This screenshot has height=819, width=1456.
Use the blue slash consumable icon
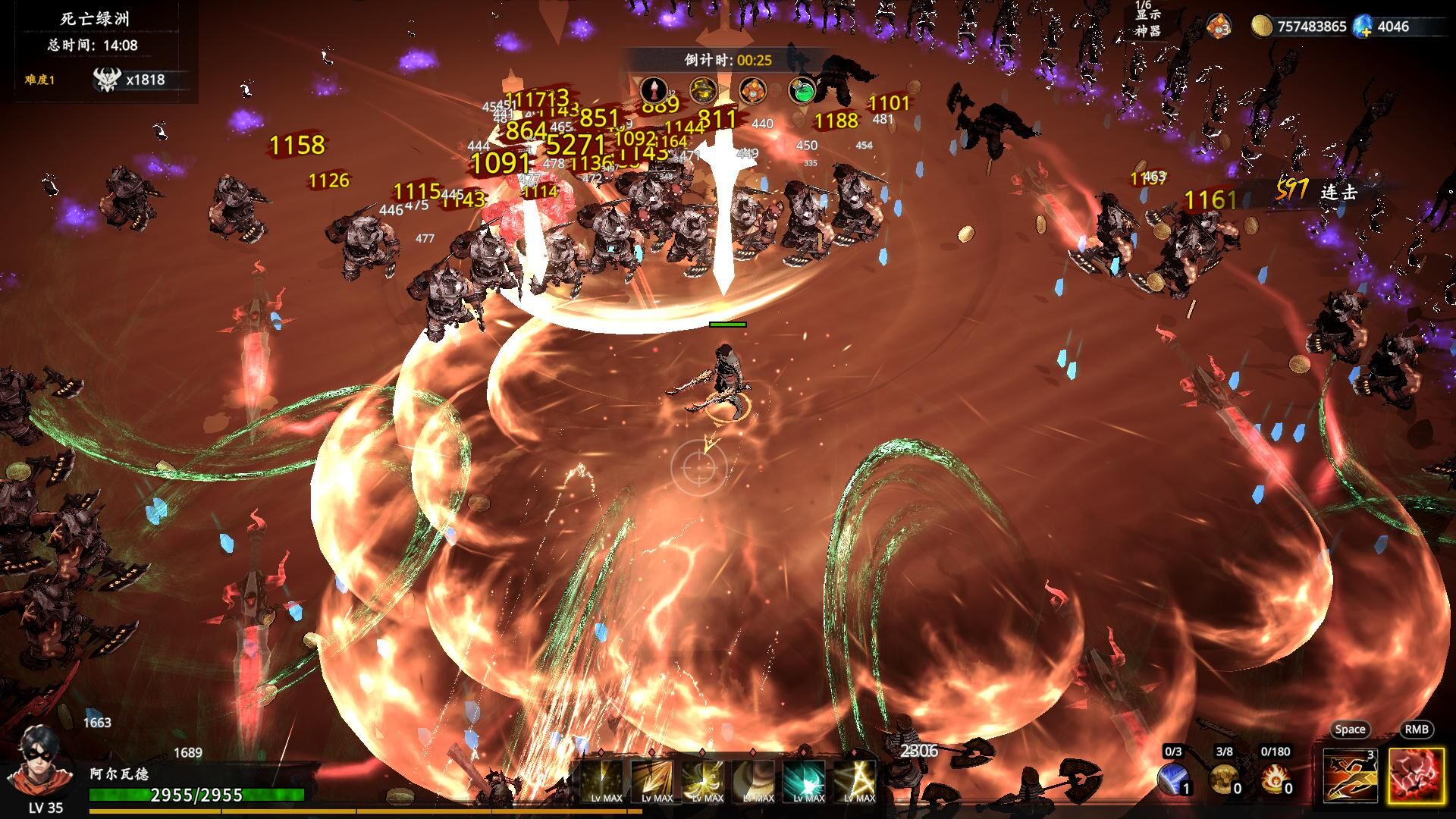pyautogui.click(x=1173, y=779)
